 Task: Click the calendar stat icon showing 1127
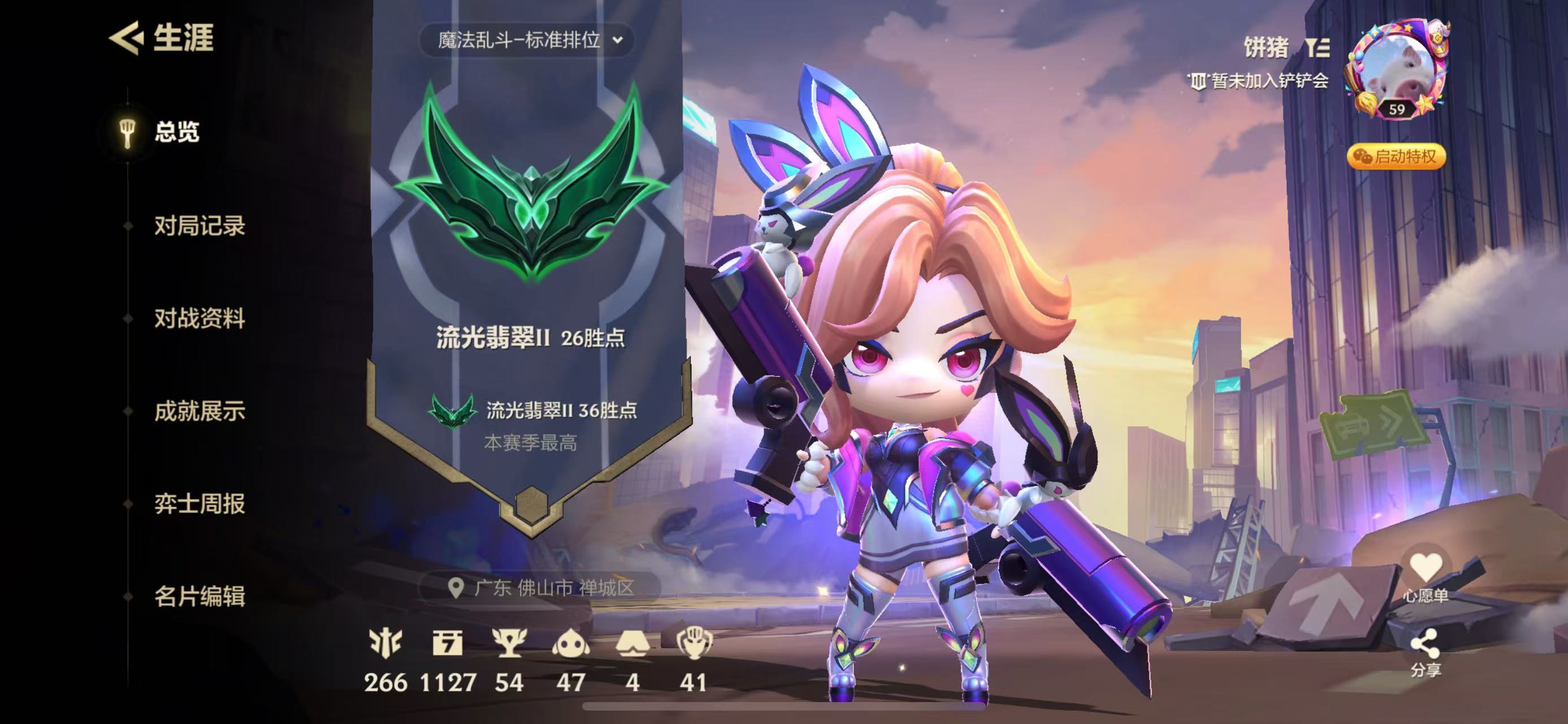[447, 644]
